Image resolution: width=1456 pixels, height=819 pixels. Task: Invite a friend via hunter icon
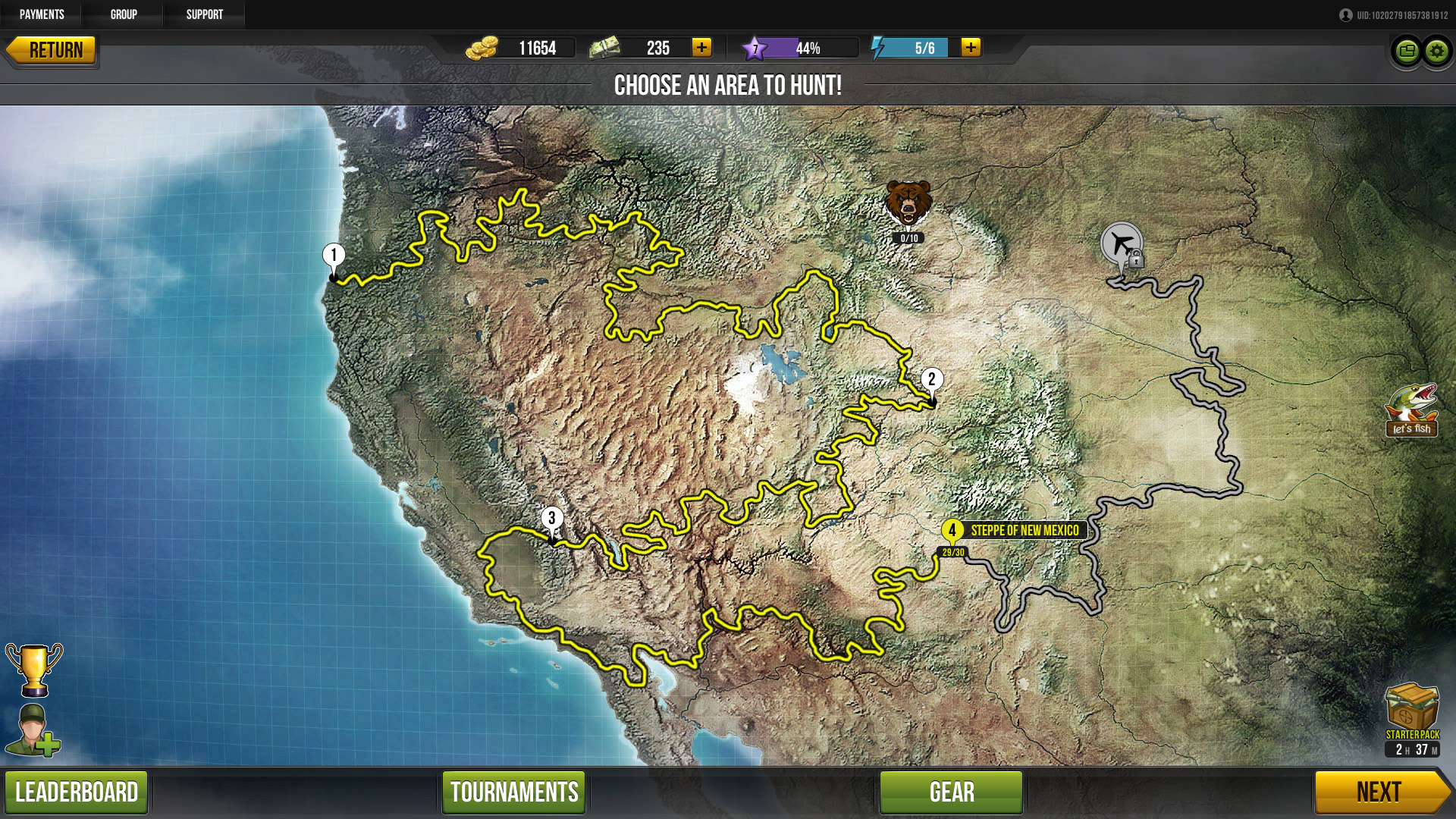point(33,730)
